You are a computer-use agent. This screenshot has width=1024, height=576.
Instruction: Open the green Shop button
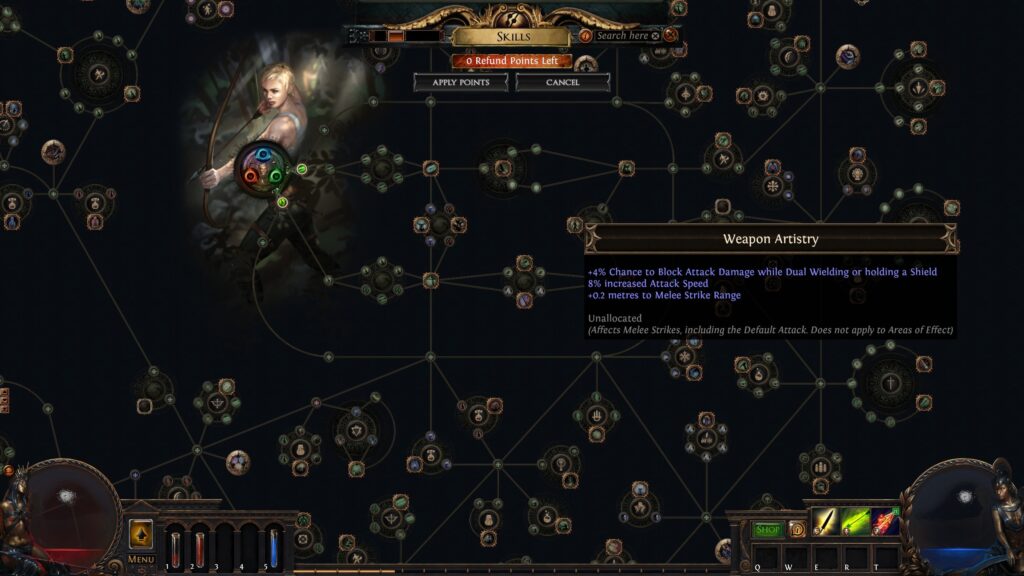[768, 529]
